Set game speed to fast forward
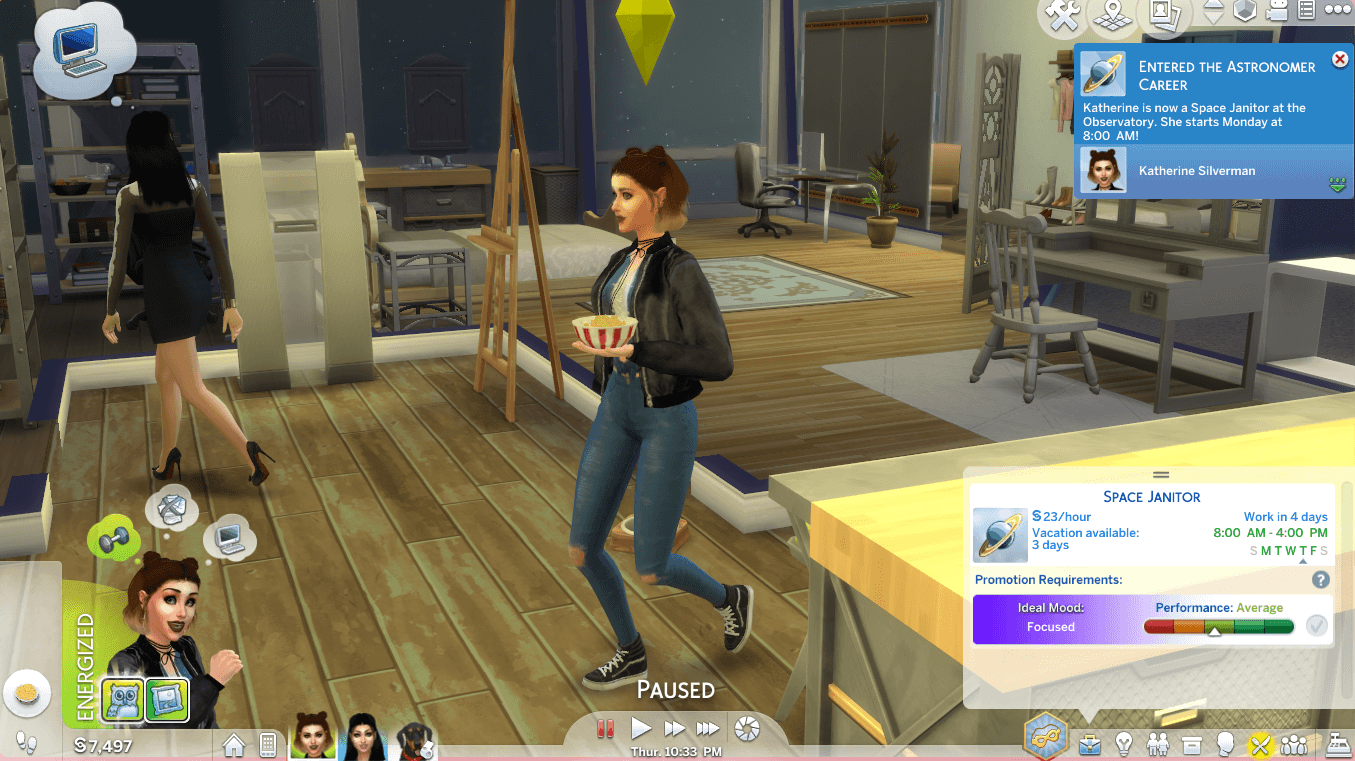 tap(674, 728)
